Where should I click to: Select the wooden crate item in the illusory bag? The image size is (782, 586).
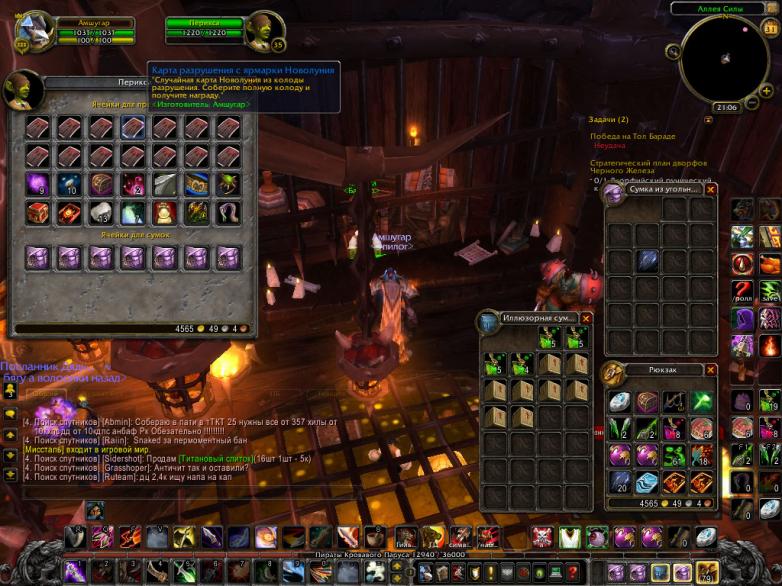click(548, 365)
